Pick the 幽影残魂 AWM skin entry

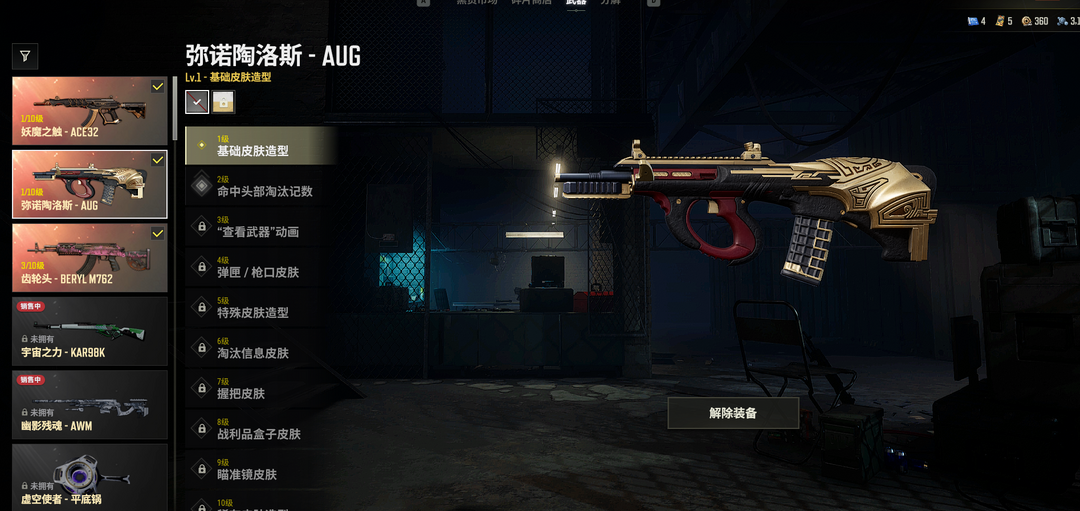[x=89, y=405]
